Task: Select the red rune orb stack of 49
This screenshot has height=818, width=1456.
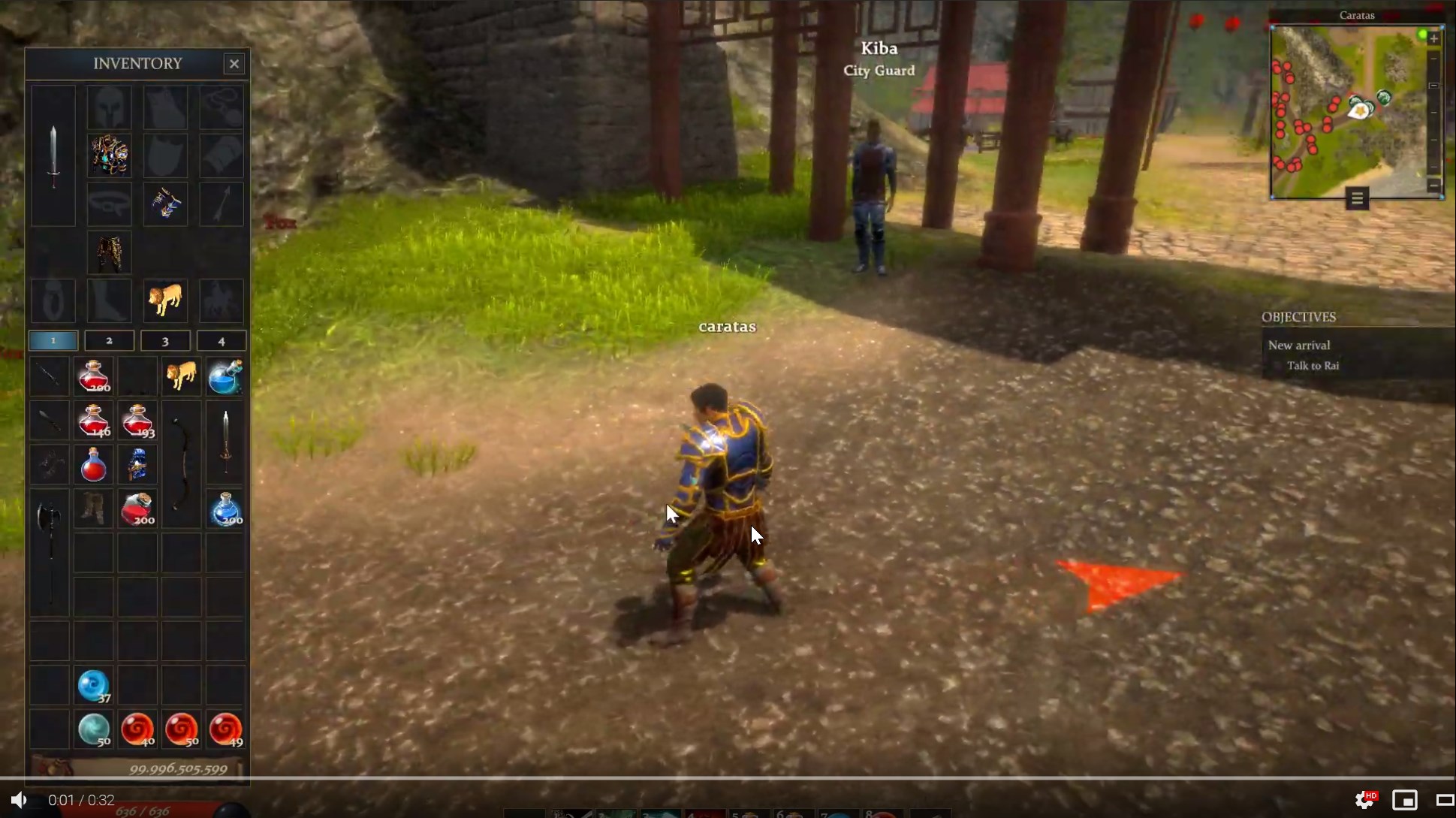Action: tap(226, 729)
